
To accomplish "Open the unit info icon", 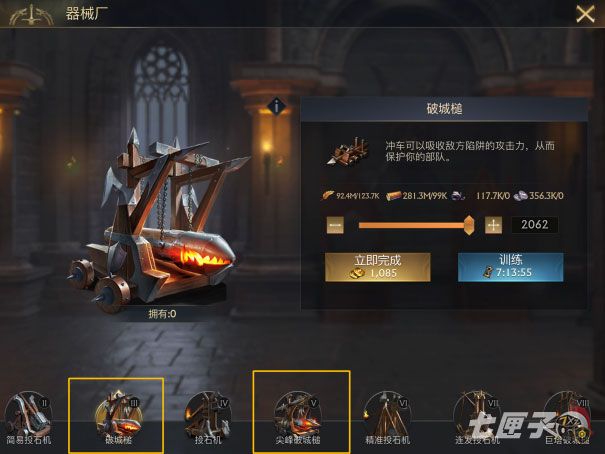I will coord(279,105).
